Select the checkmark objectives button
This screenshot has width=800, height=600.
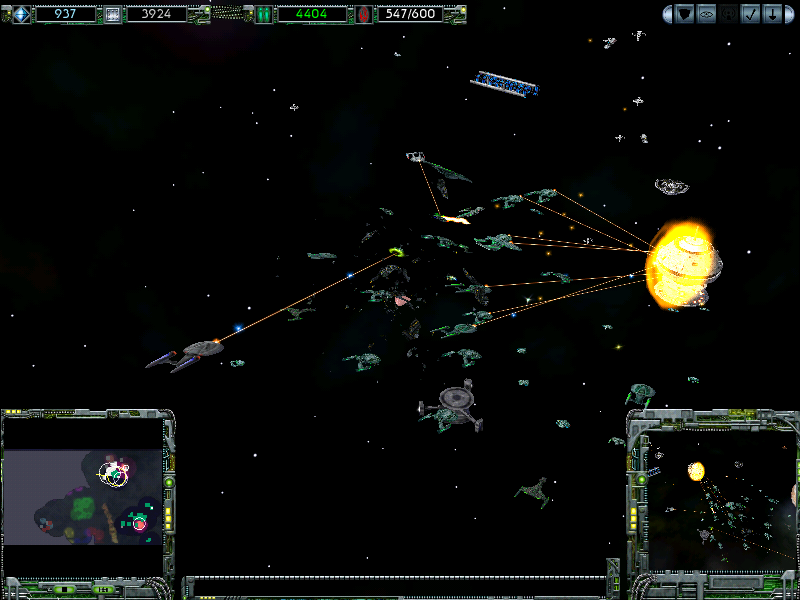(751, 14)
